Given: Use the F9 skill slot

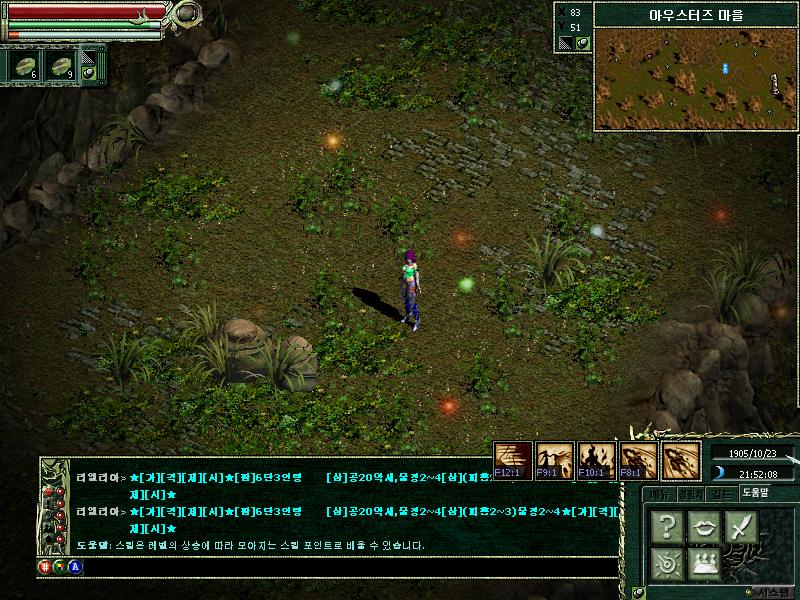Looking at the screenshot, I should (x=555, y=459).
